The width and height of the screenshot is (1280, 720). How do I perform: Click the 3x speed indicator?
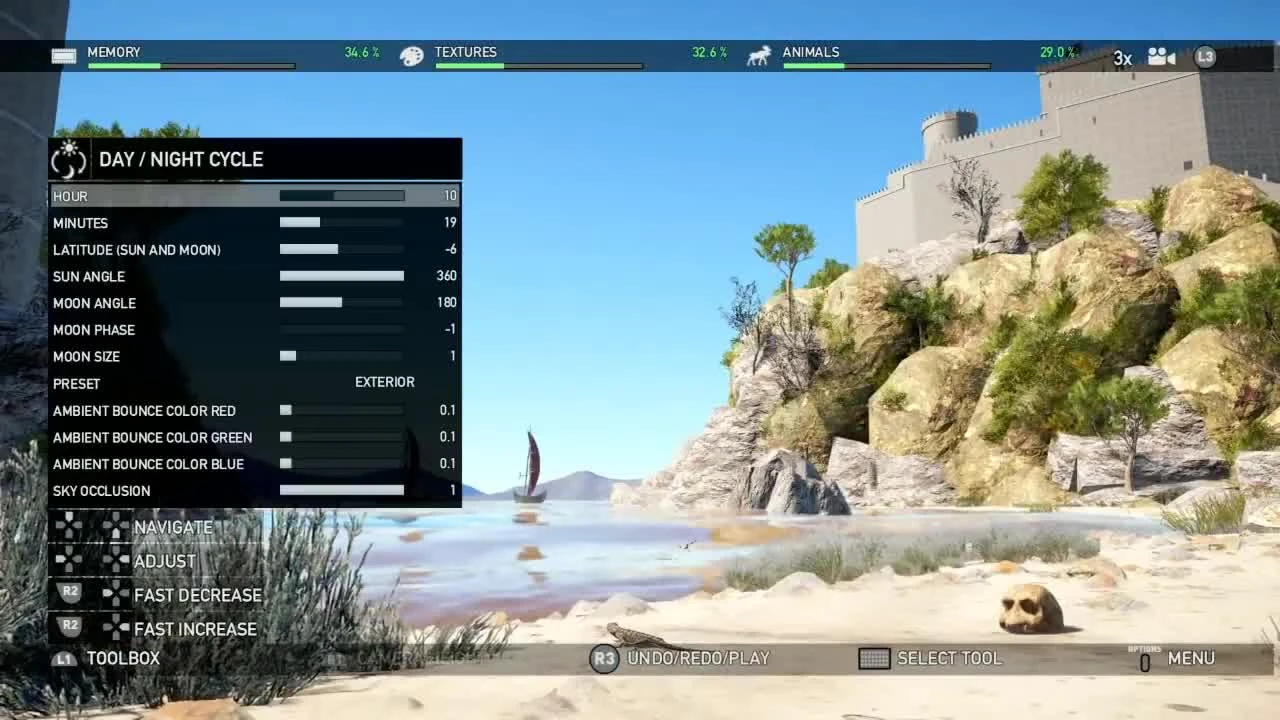pyautogui.click(x=1122, y=58)
